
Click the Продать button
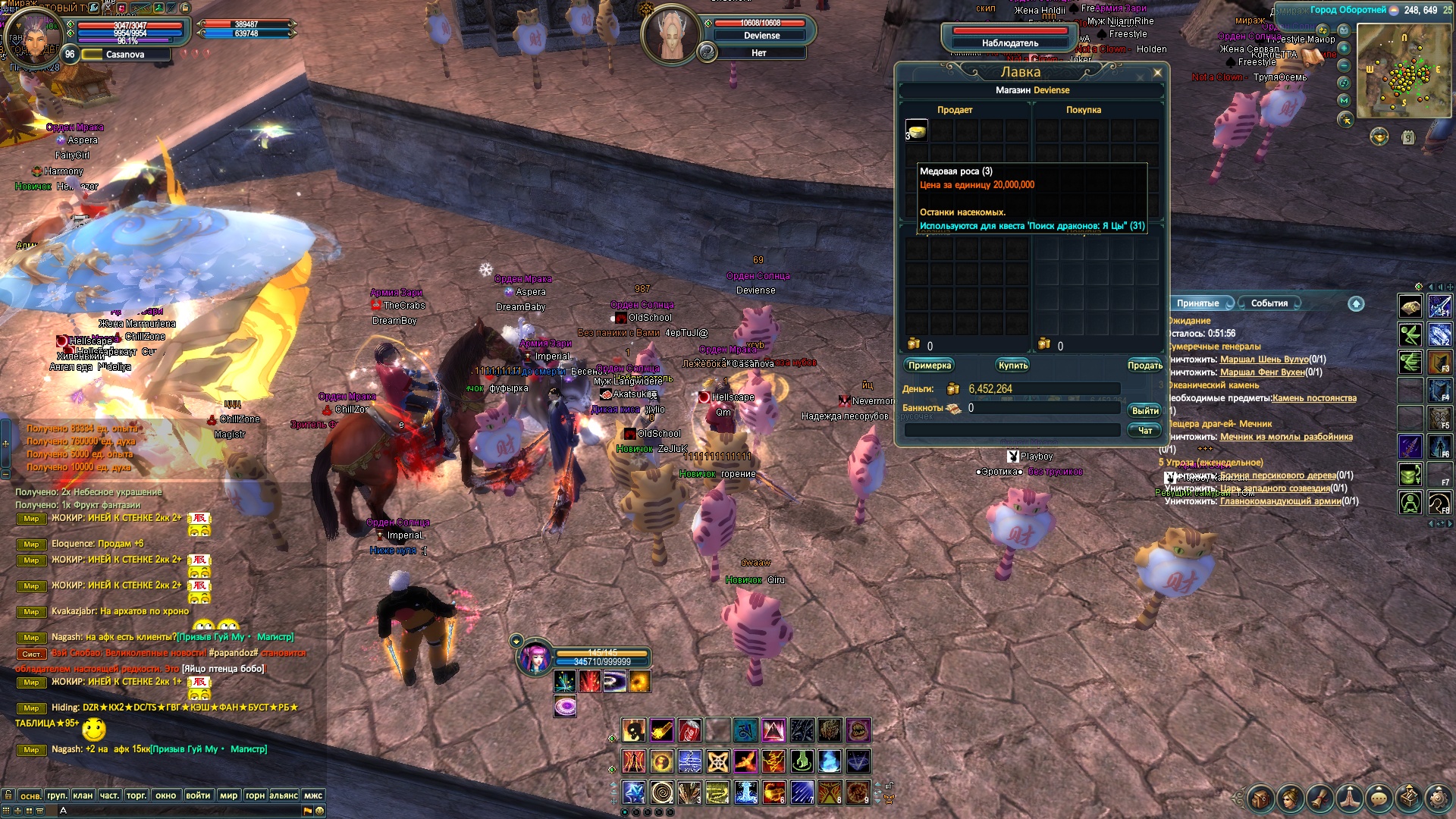pyautogui.click(x=1144, y=366)
